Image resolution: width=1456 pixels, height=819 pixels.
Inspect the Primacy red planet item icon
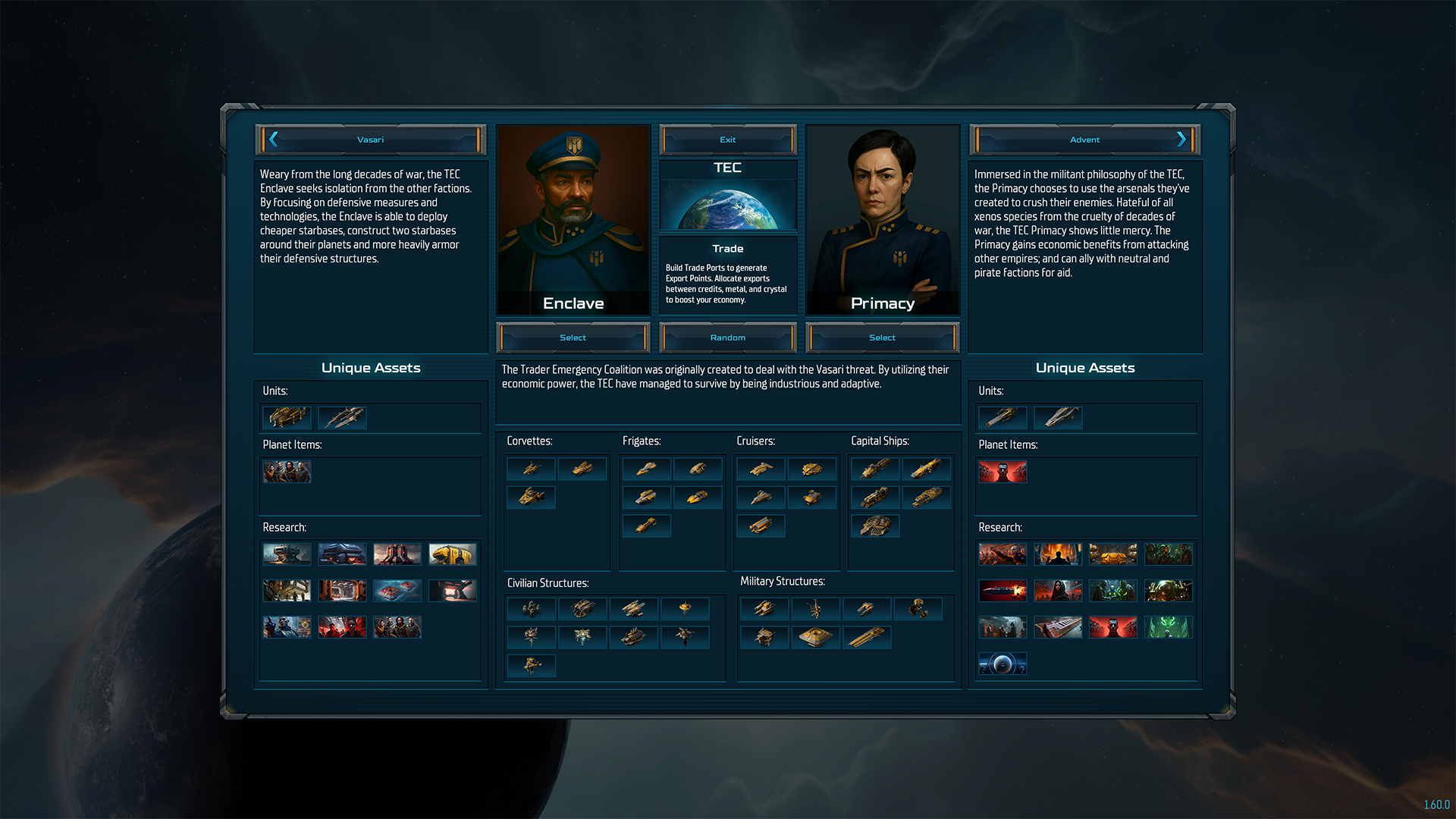click(1003, 472)
